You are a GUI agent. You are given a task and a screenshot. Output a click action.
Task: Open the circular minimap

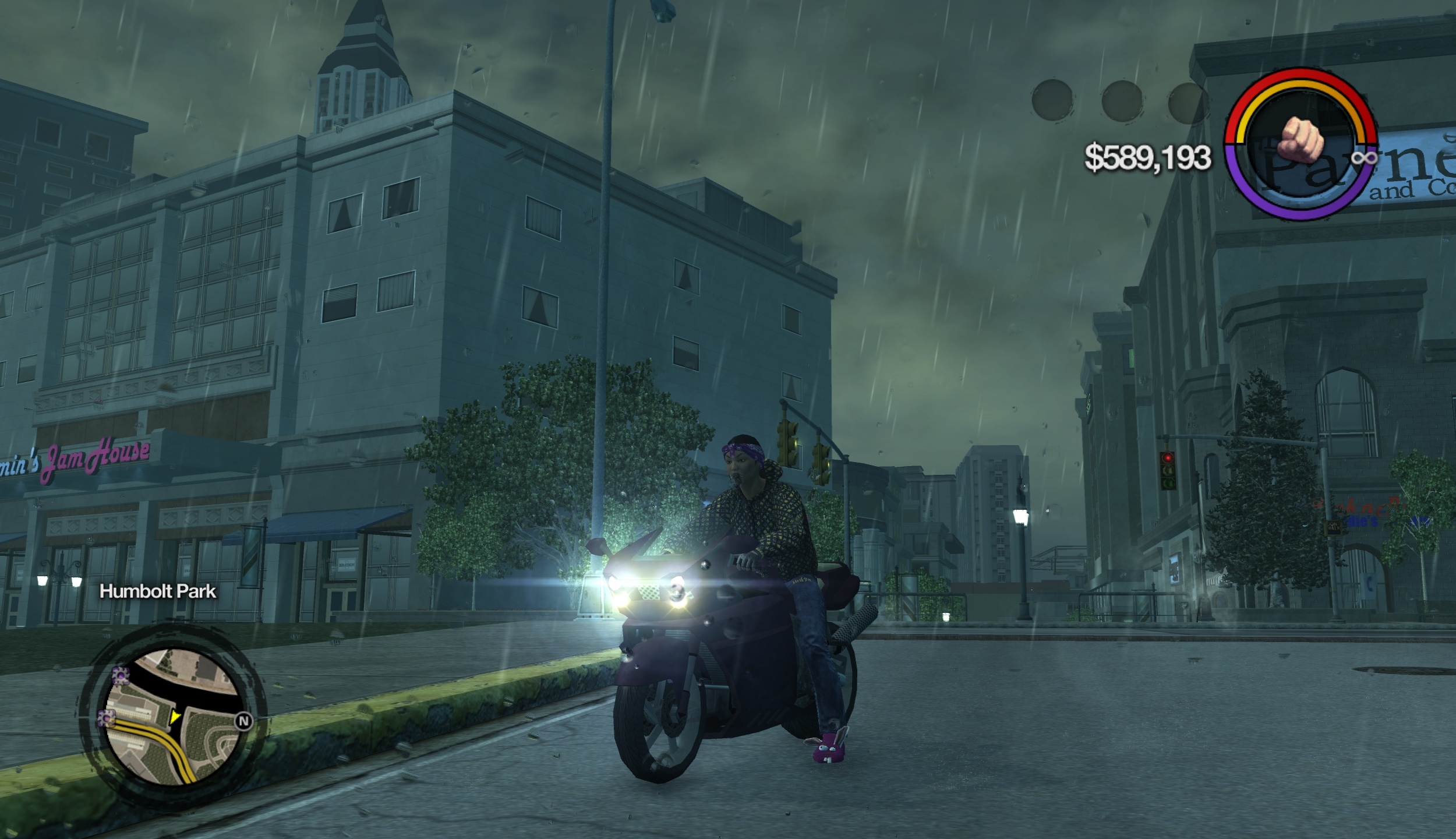pyautogui.click(x=173, y=718)
